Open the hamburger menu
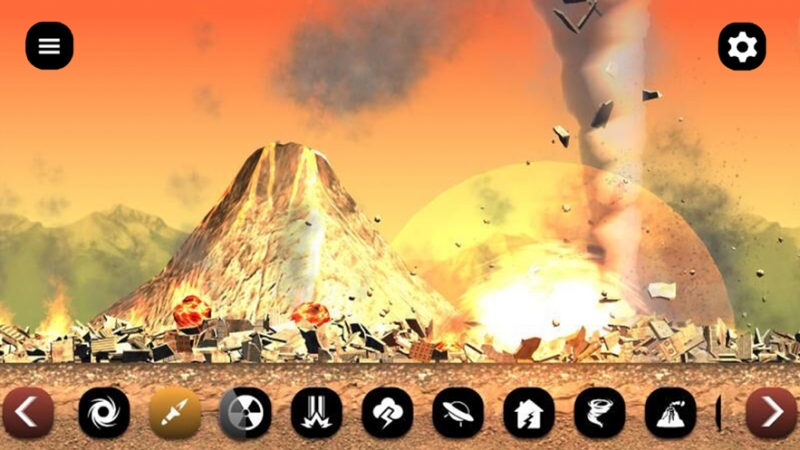The width and height of the screenshot is (800, 450). click(x=49, y=46)
